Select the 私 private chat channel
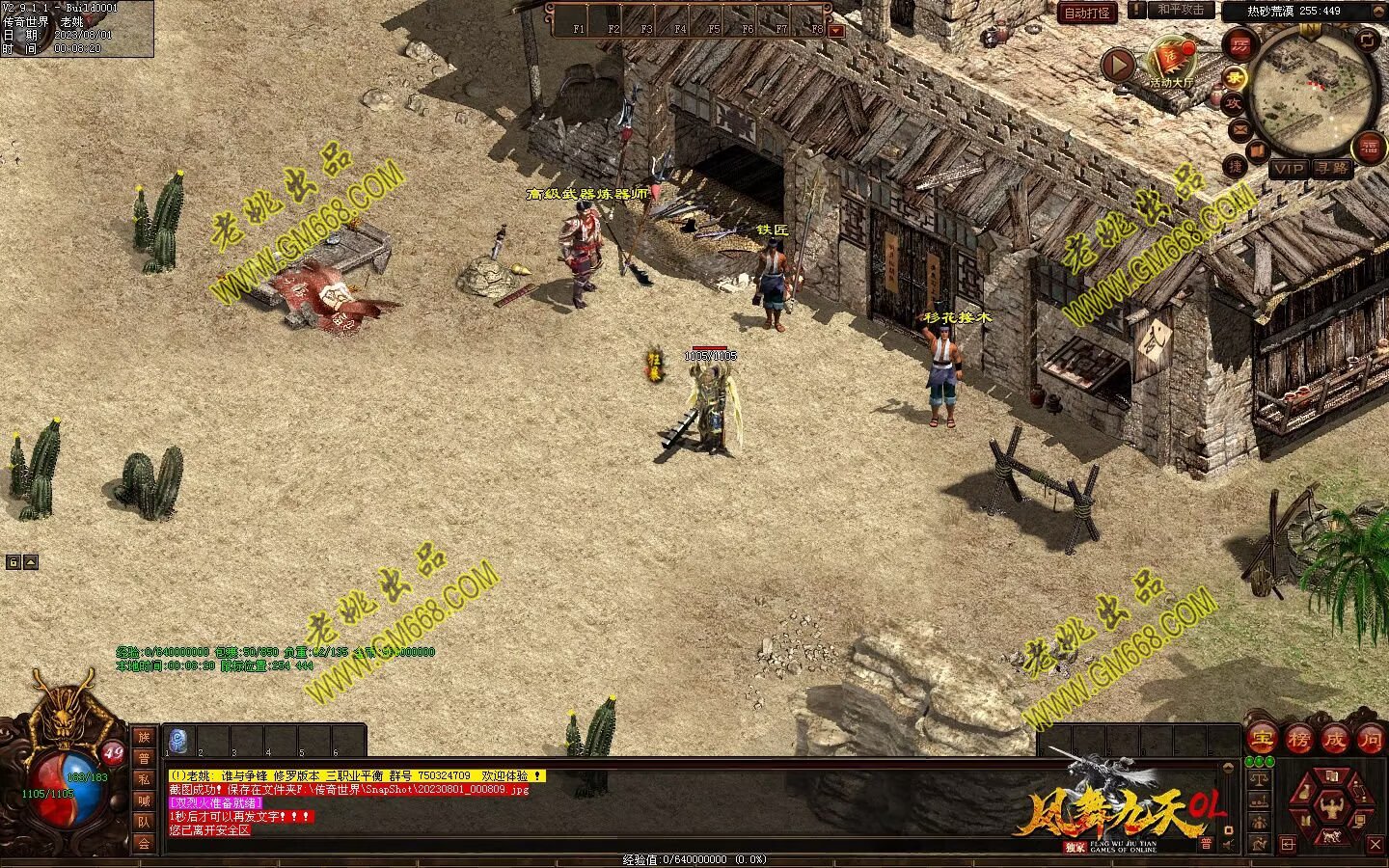This screenshot has height=868, width=1389. pos(144,779)
